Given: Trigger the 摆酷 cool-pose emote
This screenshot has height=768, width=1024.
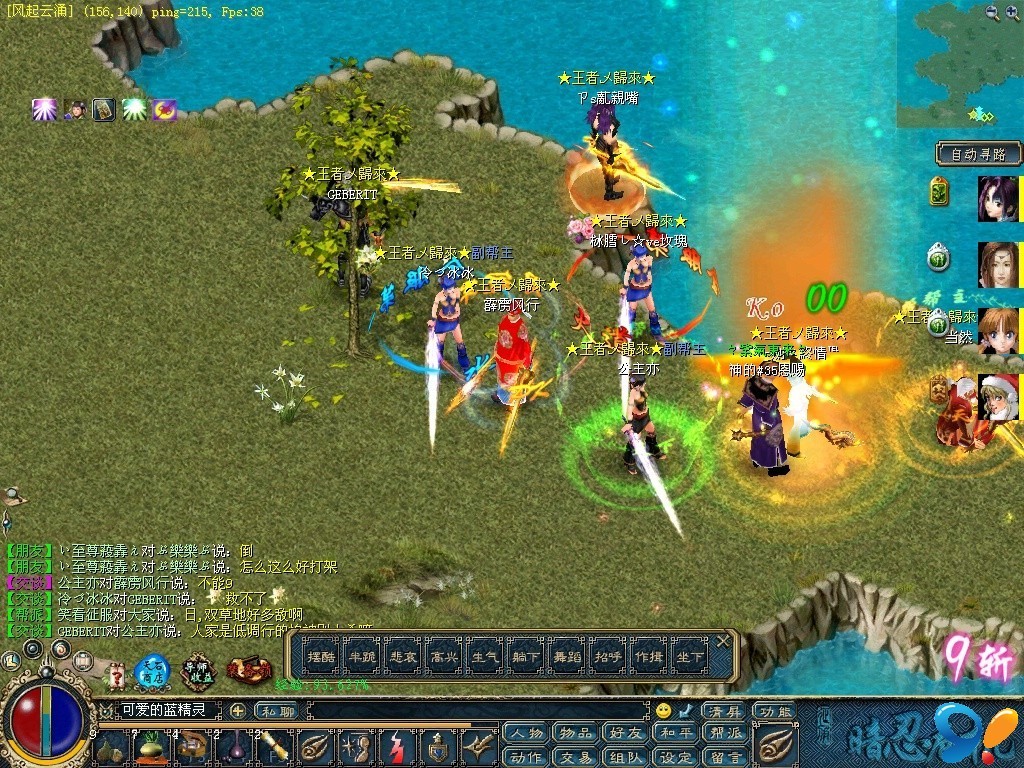Looking at the screenshot, I should pos(321,657).
